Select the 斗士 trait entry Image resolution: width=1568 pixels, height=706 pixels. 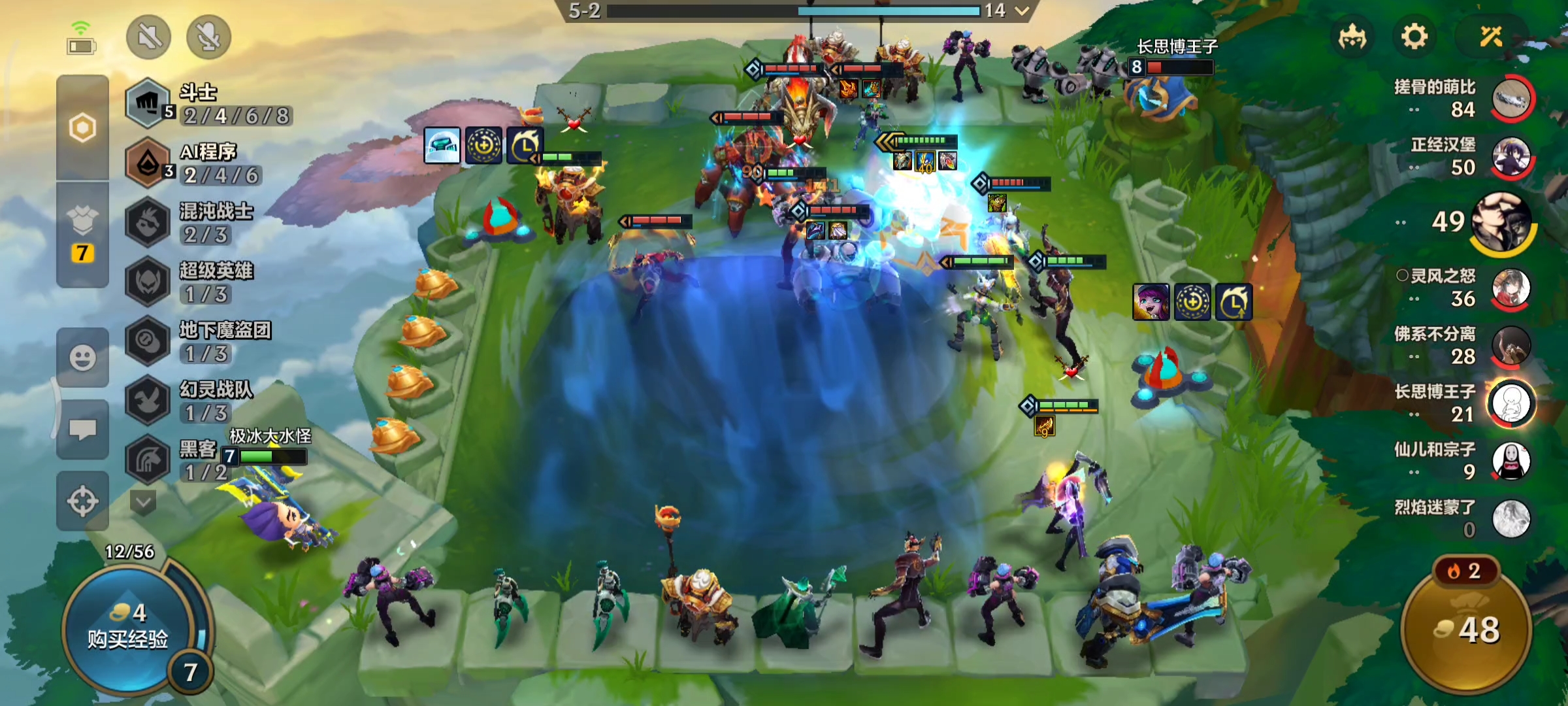point(209,105)
